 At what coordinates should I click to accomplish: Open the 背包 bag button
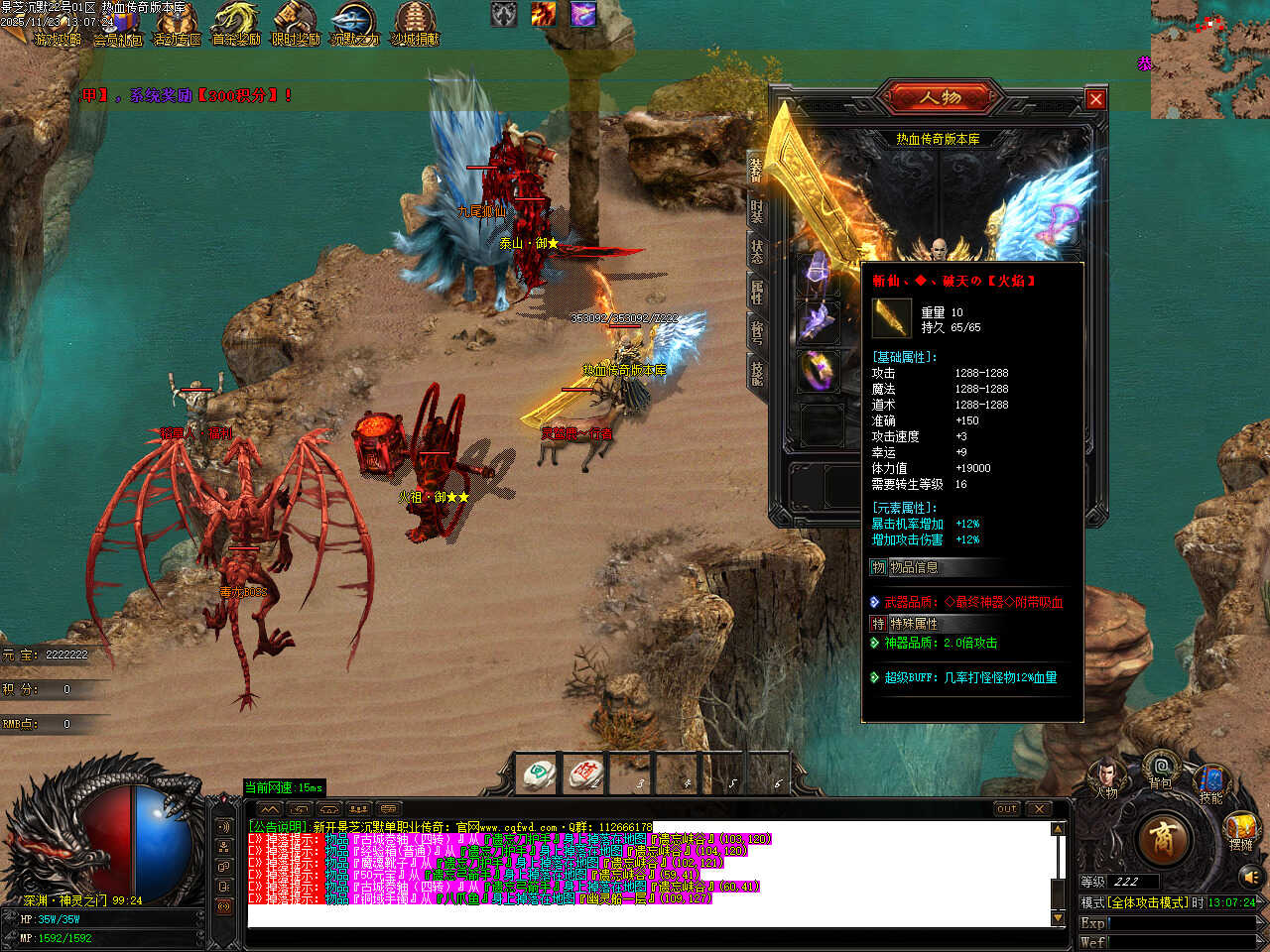click(1160, 770)
